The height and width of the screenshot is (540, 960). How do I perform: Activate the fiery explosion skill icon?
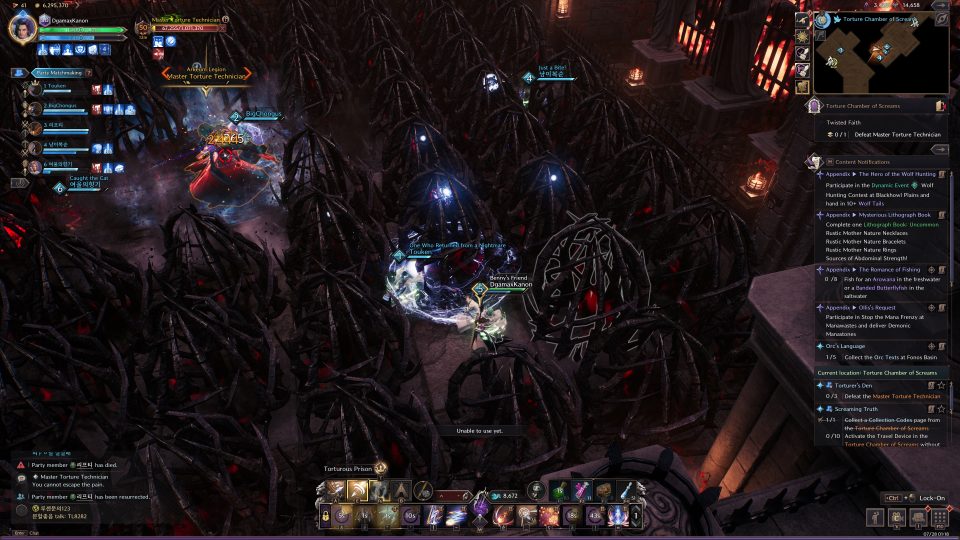coord(547,516)
